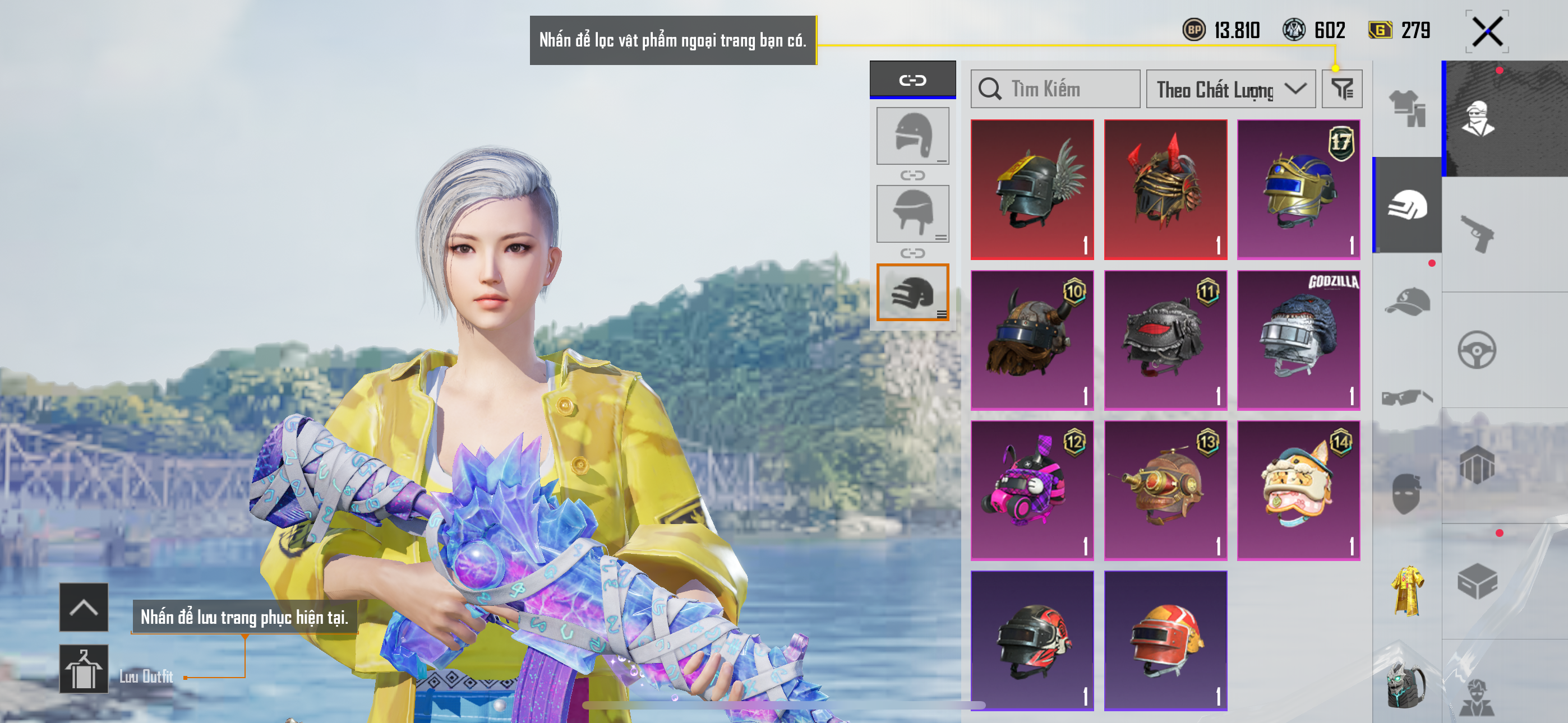This screenshot has height=723, width=1568.
Task: Collapse the panel with the up-arrow button
Action: pyautogui.click(x=84, y=607)
